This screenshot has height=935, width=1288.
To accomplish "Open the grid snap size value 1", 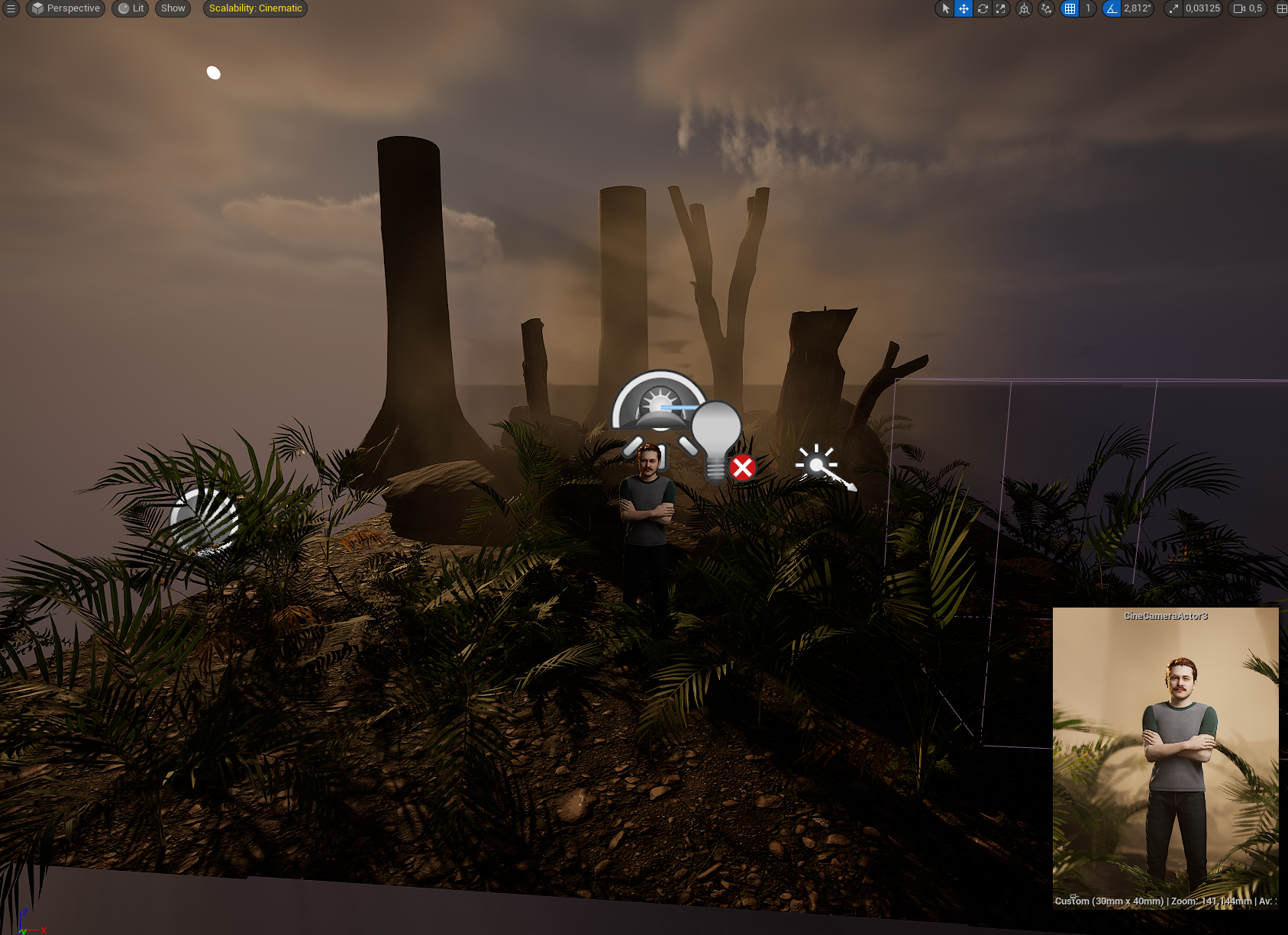I will [1088, 8].
